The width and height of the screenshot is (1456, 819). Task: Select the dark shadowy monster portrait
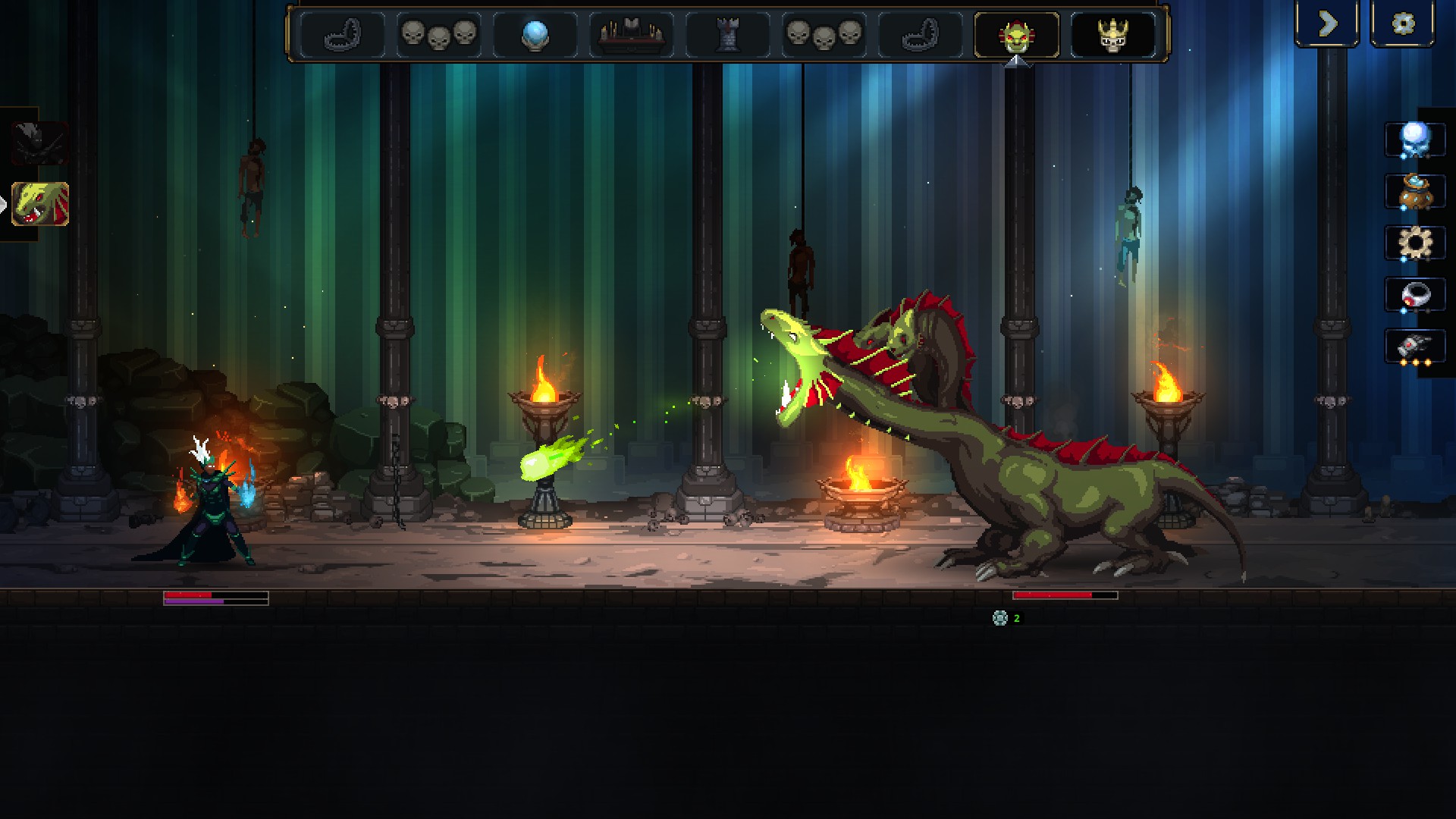click(x=40, y=143)
